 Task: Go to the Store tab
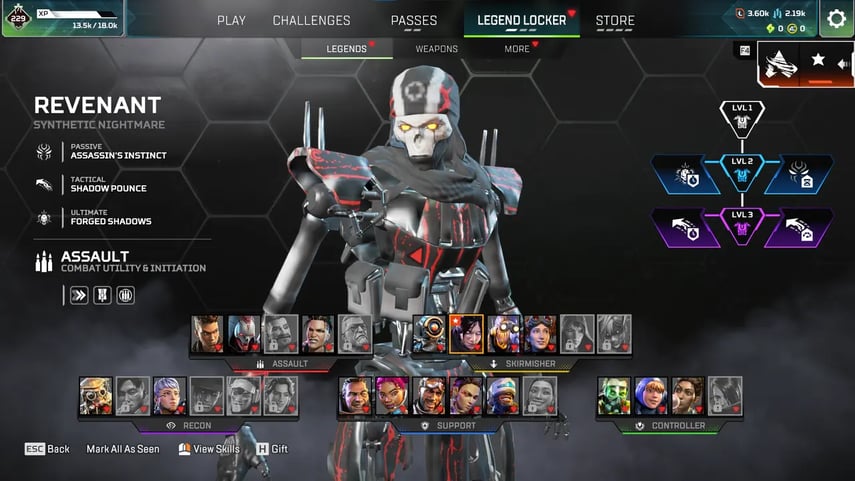614,20
